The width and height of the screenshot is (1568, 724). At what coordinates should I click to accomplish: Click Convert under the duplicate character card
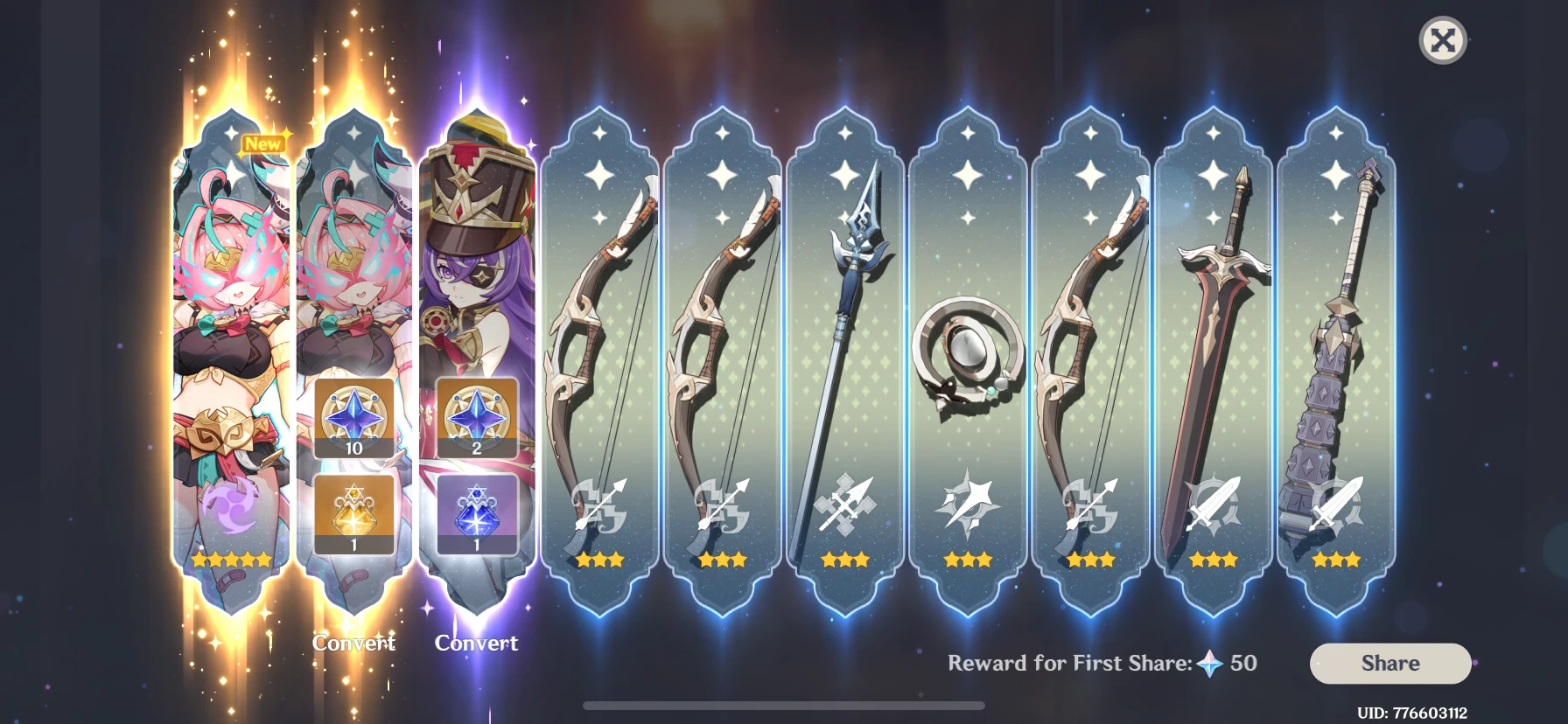pyautogui.click(x=354, y=644)
